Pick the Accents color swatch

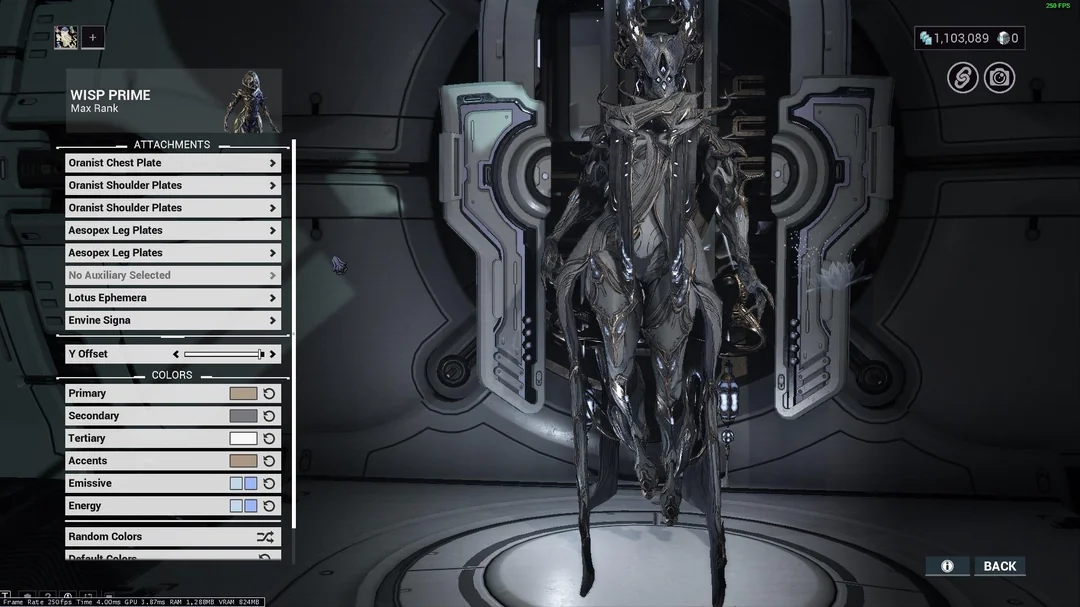coord(243,461)
